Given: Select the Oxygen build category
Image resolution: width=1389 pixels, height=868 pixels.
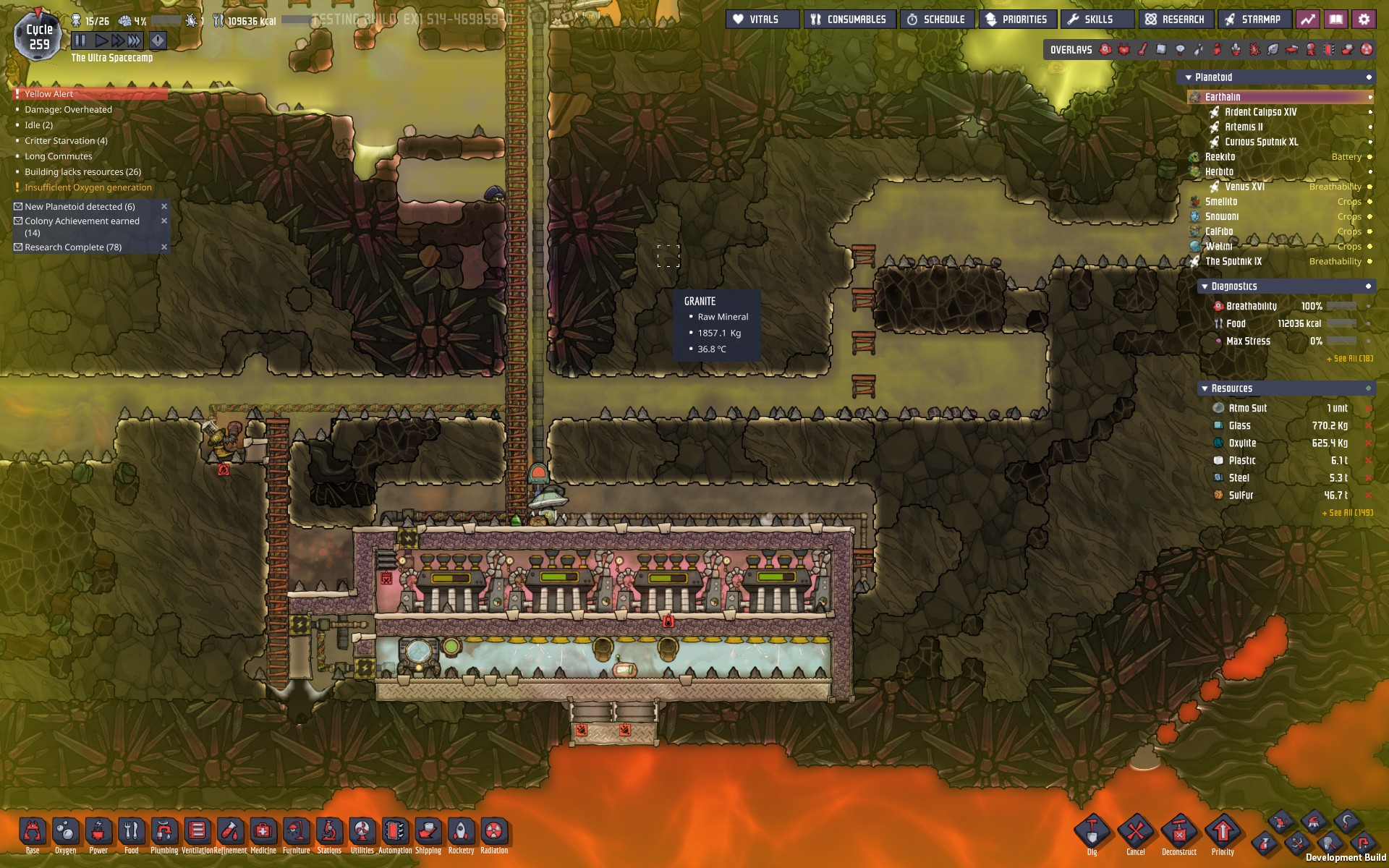Looking at the screenshot, I should click(66, 833).
